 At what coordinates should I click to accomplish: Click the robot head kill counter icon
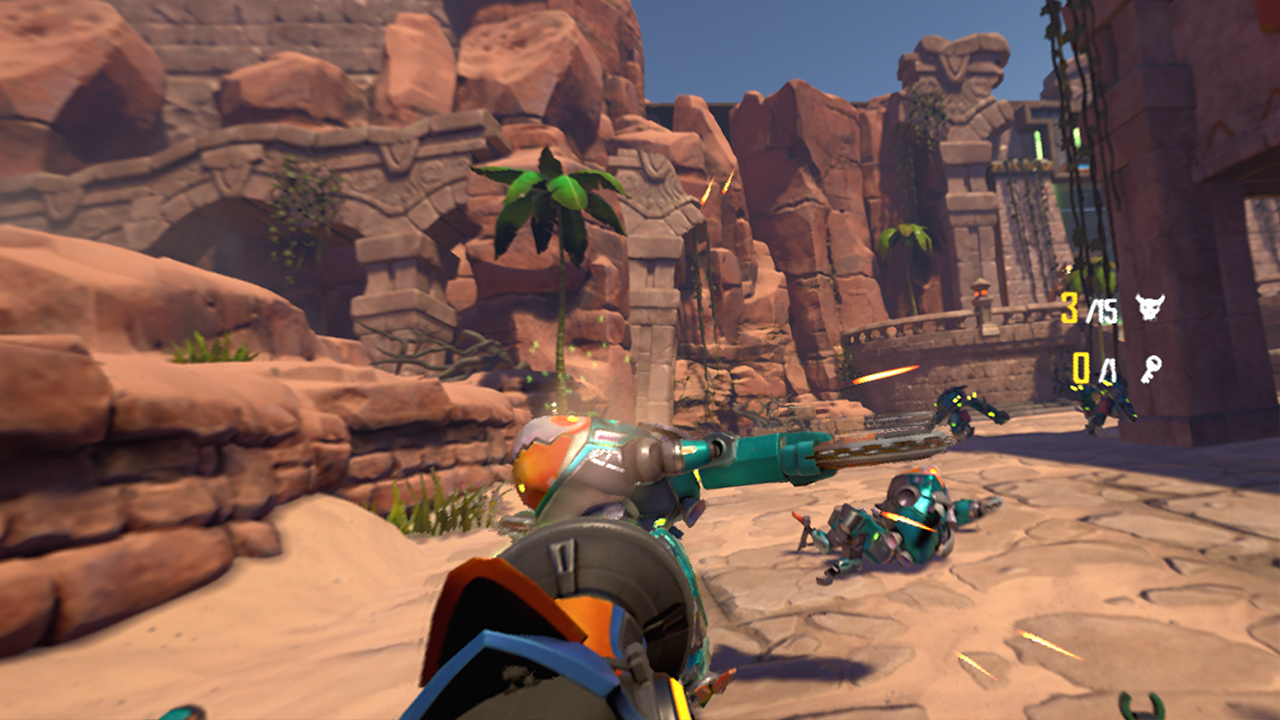pos(1149,308)
